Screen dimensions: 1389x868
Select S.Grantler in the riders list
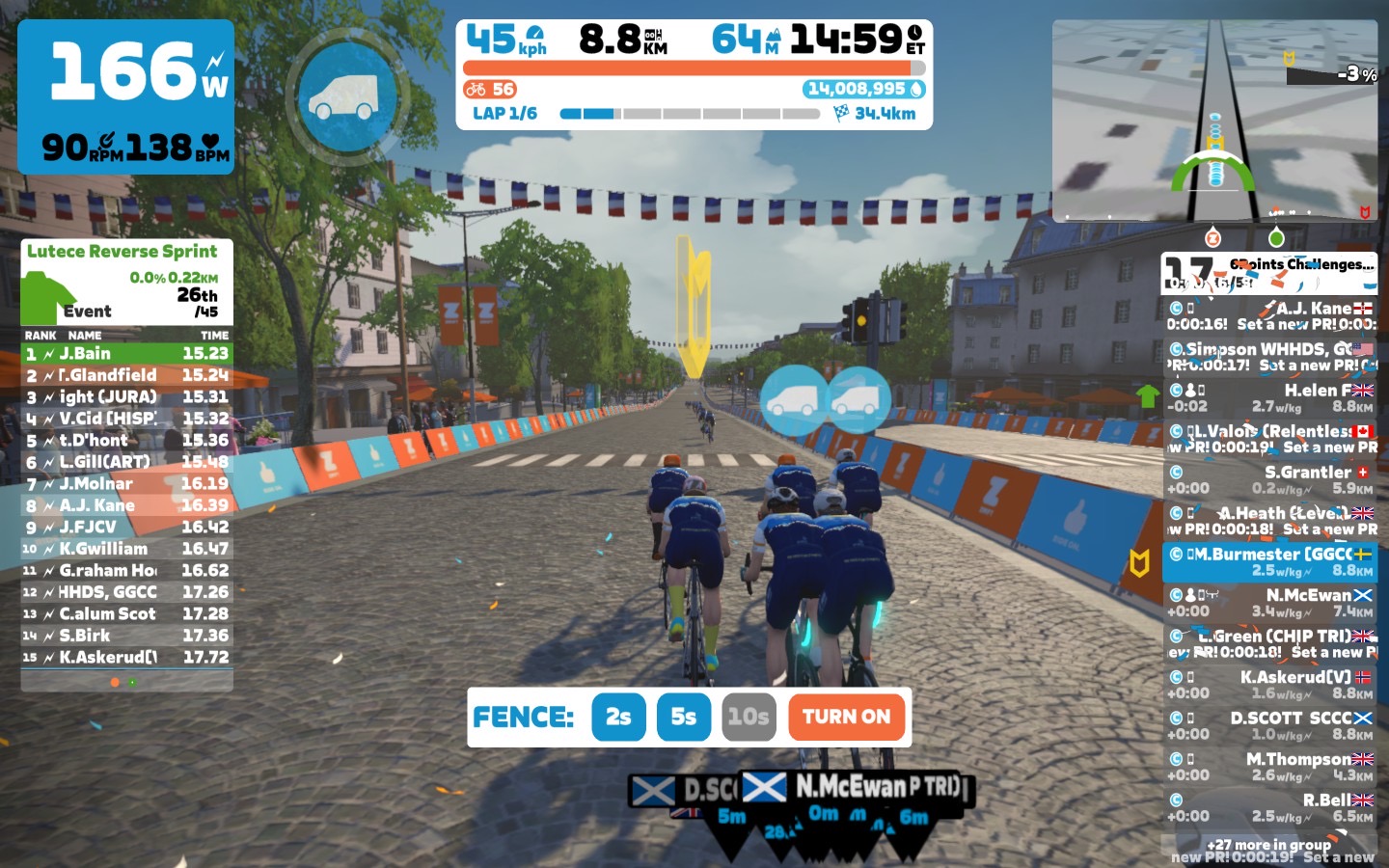[1269, 479]
